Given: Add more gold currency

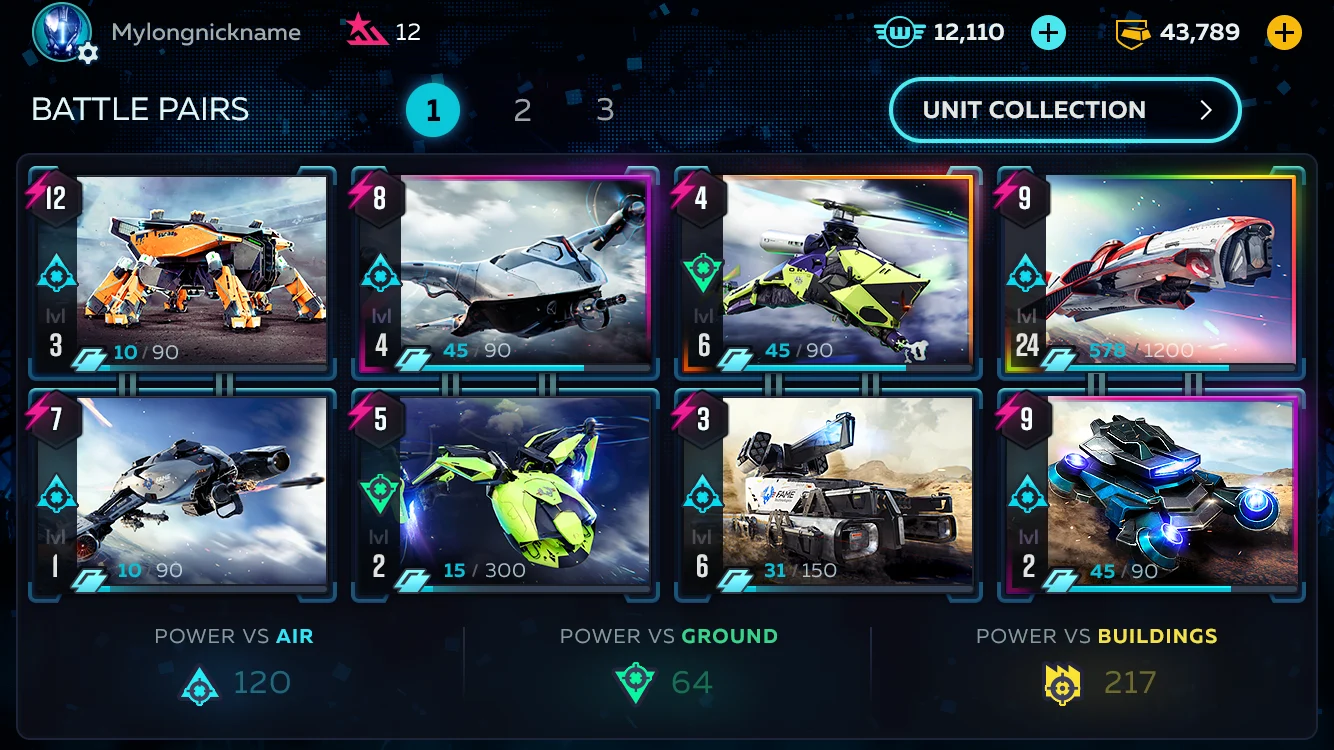Looking at the screenshot, I should tap(1284, 33).
